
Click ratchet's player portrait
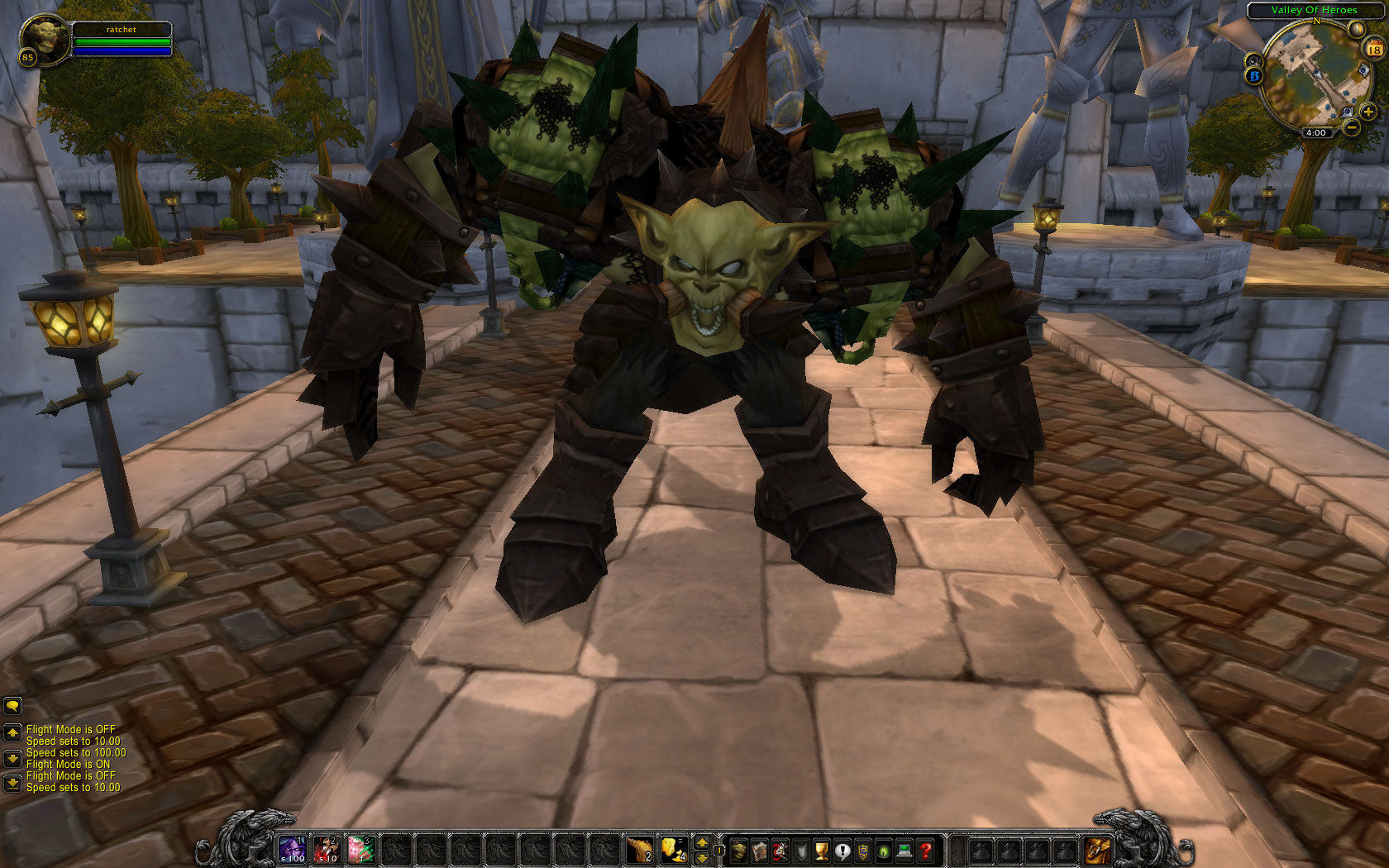[x=45, y=38]
